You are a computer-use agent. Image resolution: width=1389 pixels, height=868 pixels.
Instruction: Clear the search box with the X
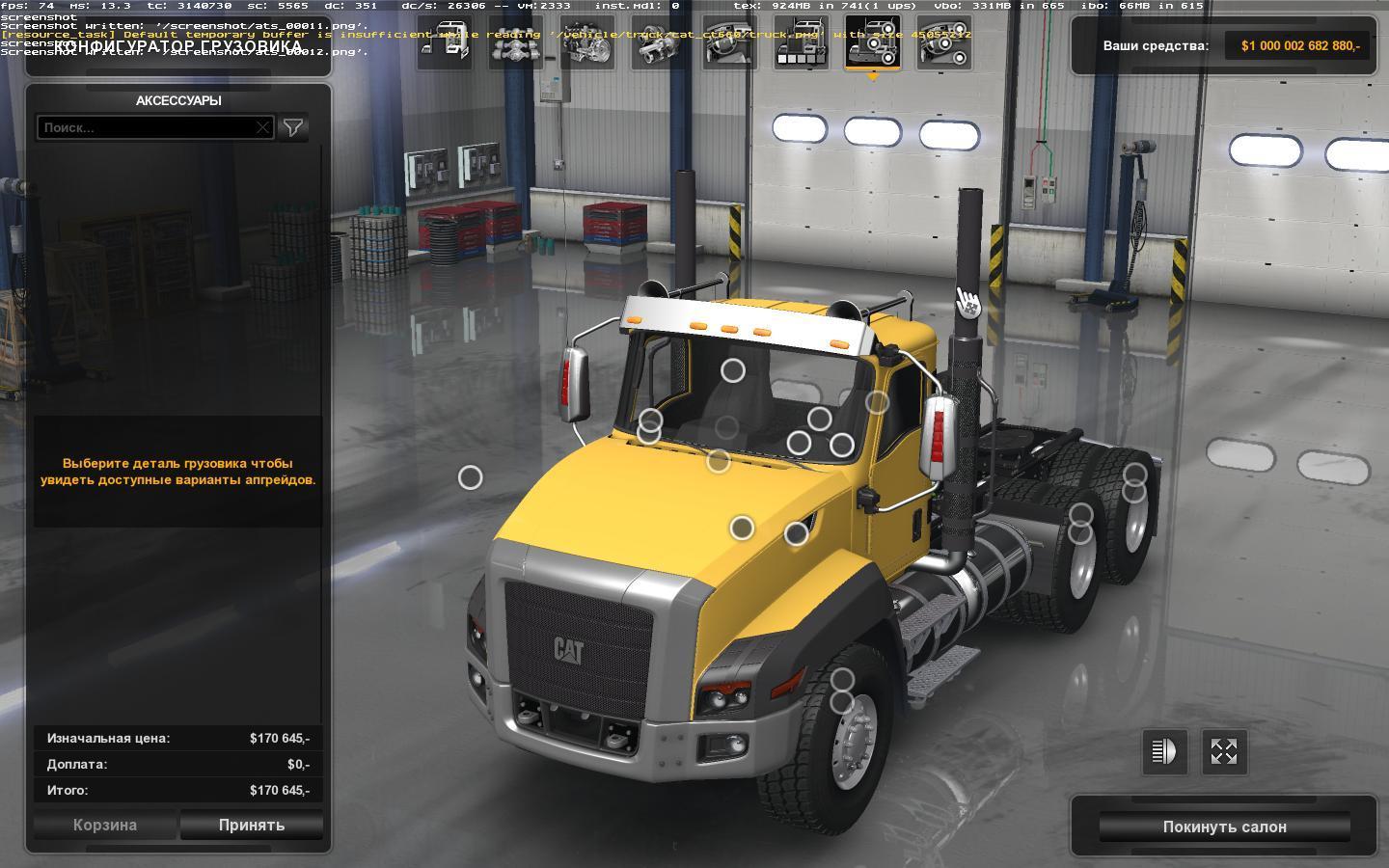pyautogui.click(x=262, y=127)
